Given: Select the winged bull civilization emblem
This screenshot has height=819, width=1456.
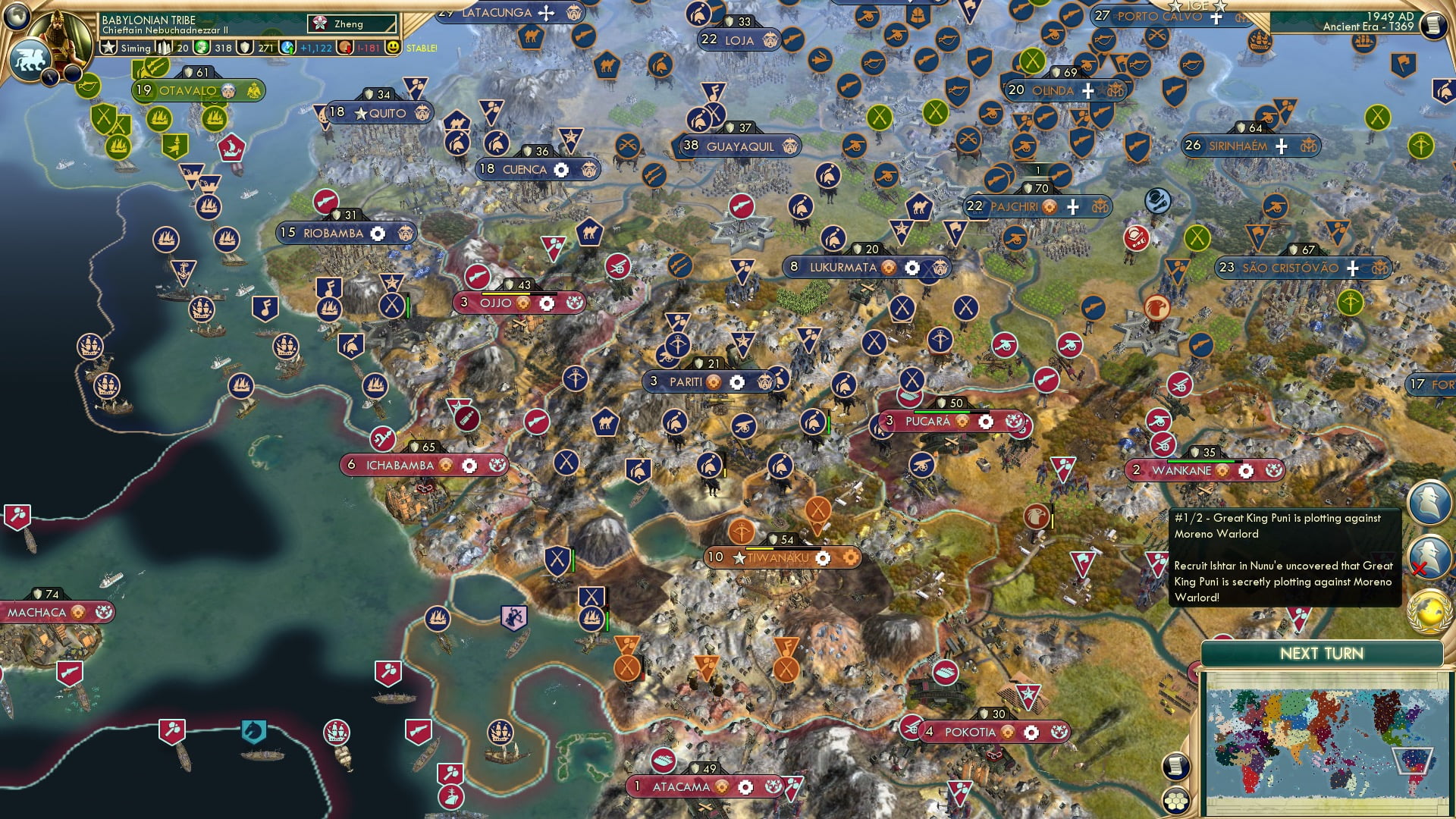Looking at the screenshot, I should pyautogui.click(x=30, y=59).
